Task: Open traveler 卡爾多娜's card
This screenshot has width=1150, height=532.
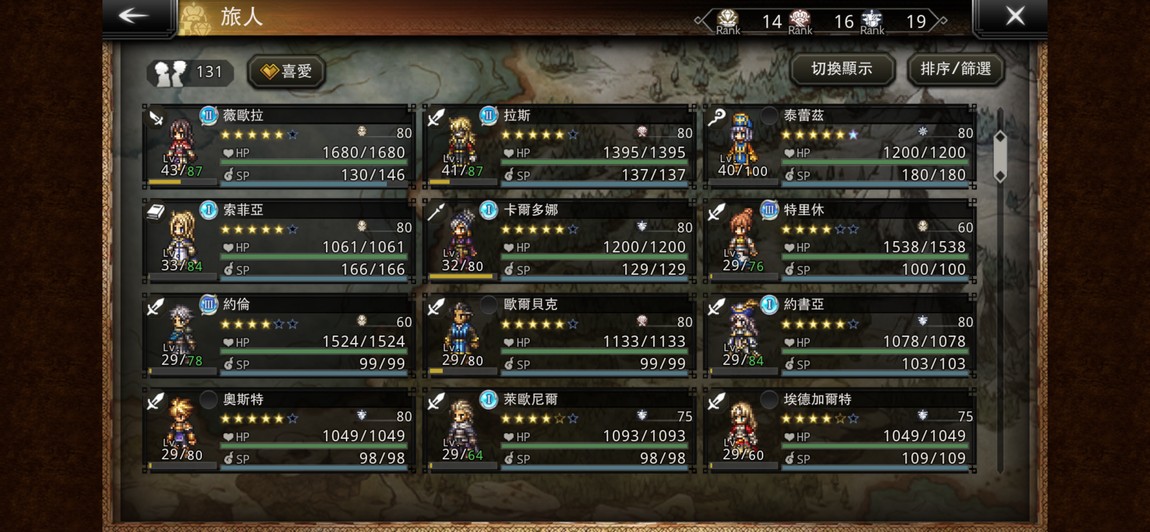Action: pos(559,240)
